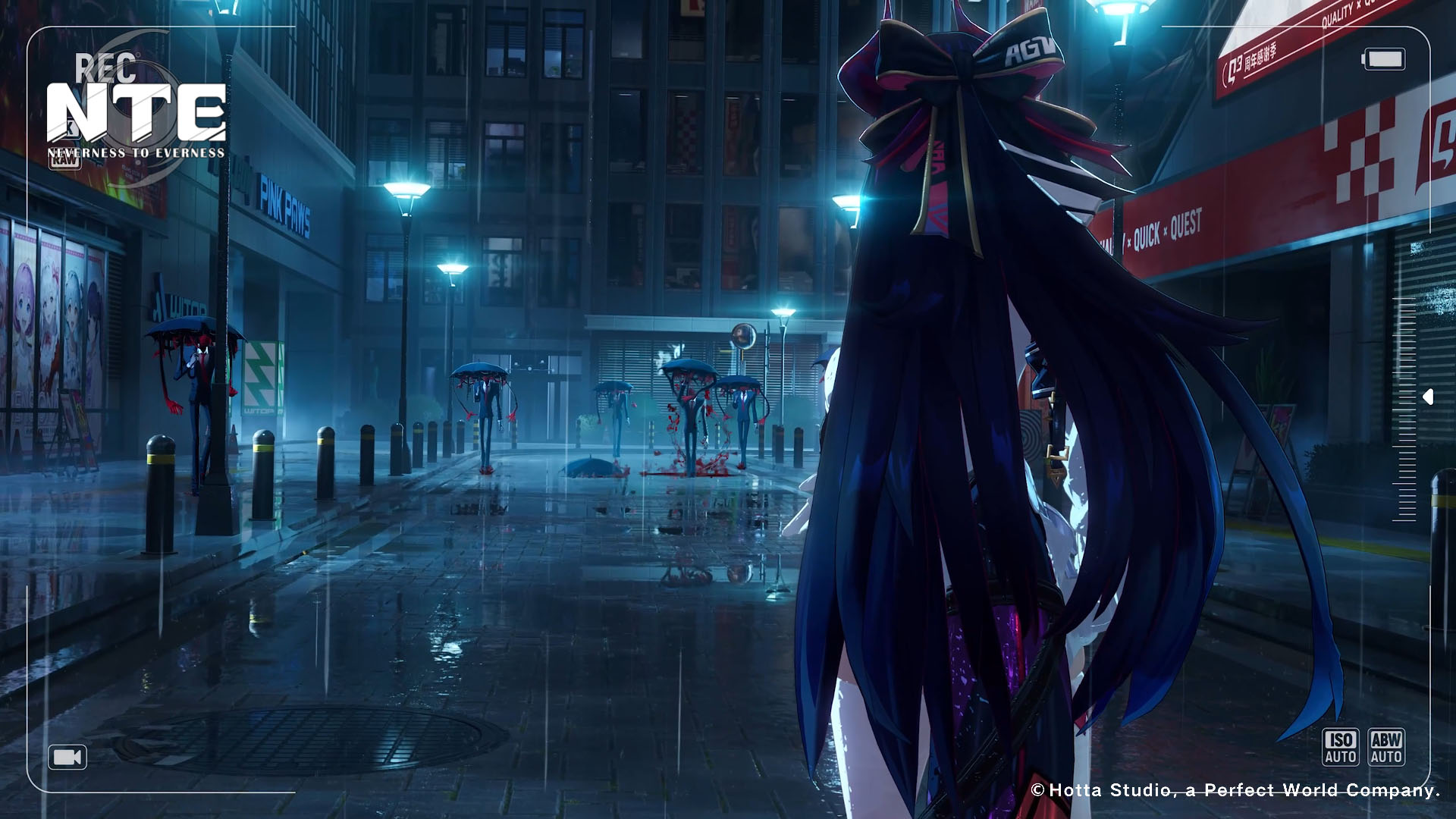Open options via the left-pointing chevron

click(x=1428, y=395)
